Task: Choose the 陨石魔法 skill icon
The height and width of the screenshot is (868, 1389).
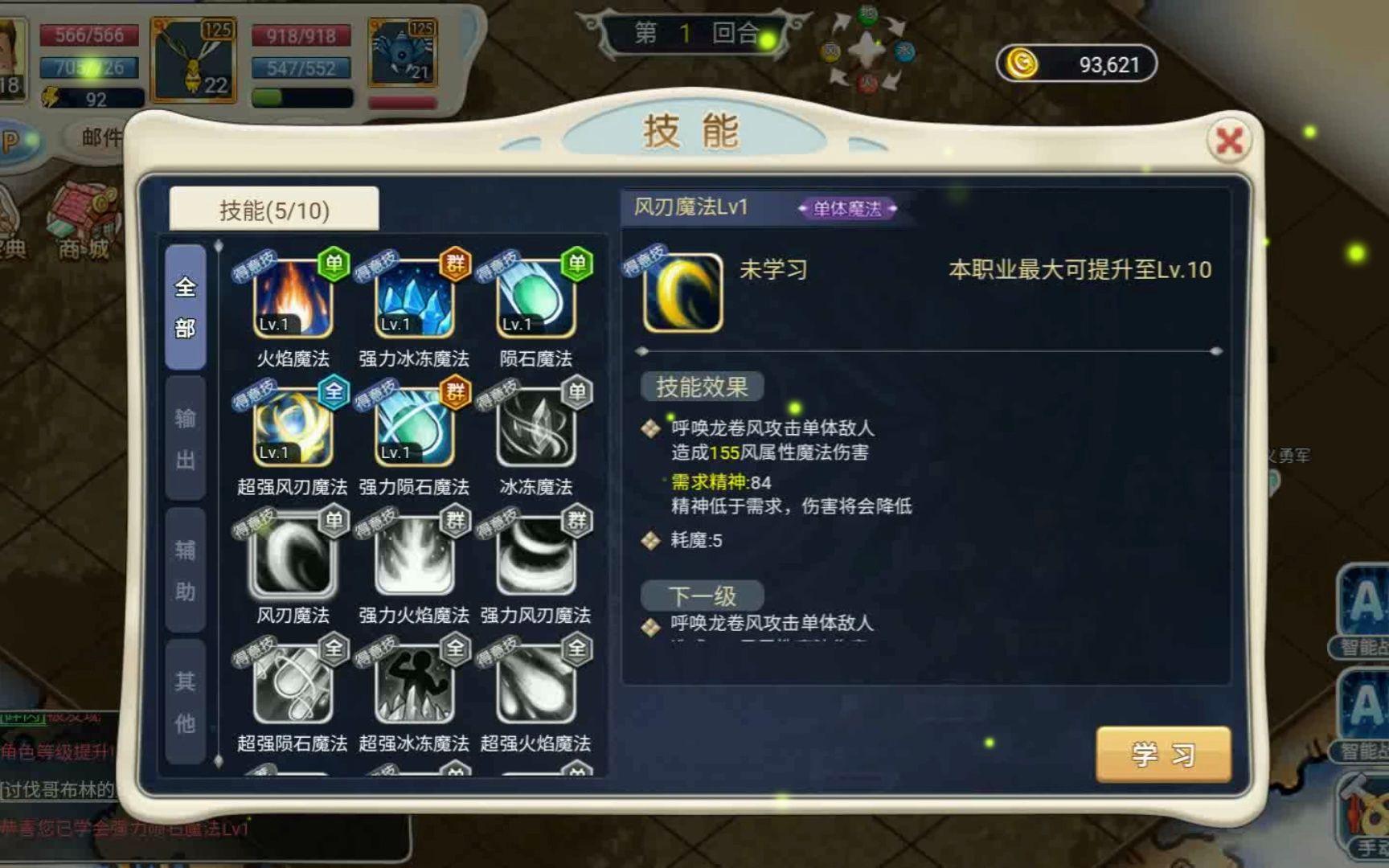Action: coord(535,299)
